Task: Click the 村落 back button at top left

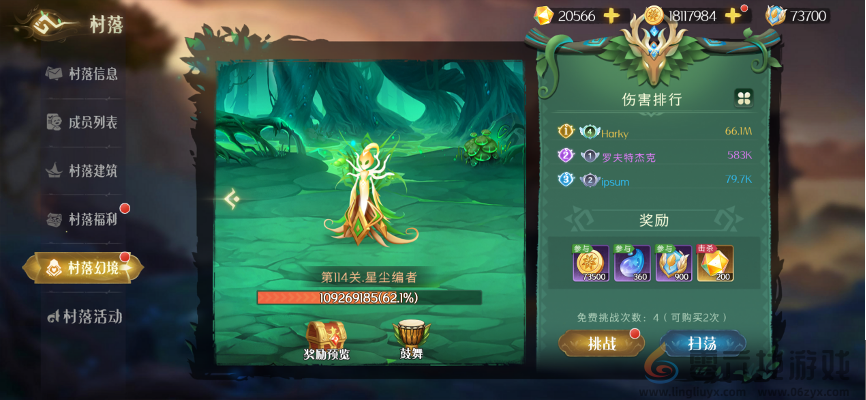Action: (38, 23)
